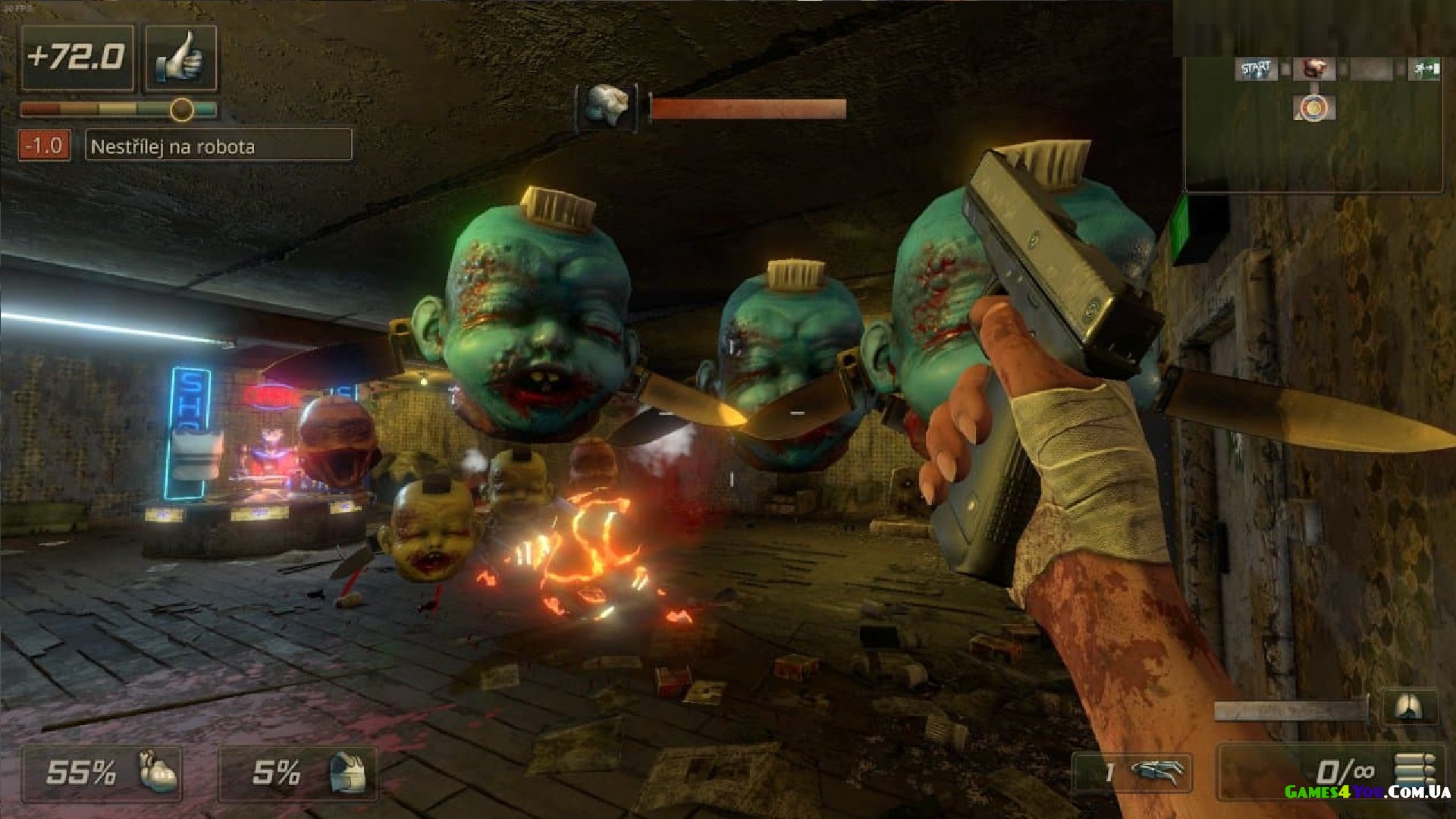Click the START room on the minimap
Viewport: 1456px width, 819px height.
(1255, 70)
